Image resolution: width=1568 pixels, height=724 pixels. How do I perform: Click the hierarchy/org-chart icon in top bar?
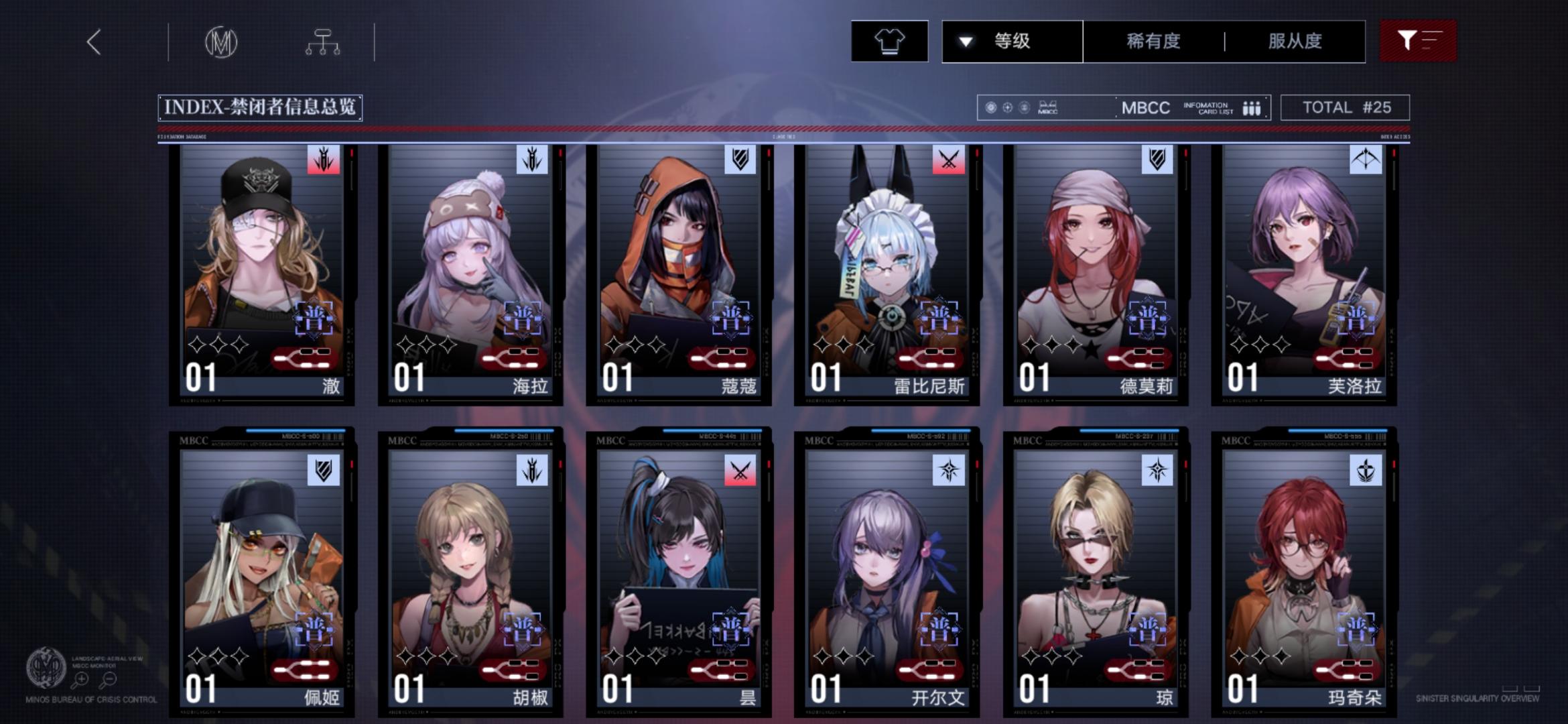(324, 41)
